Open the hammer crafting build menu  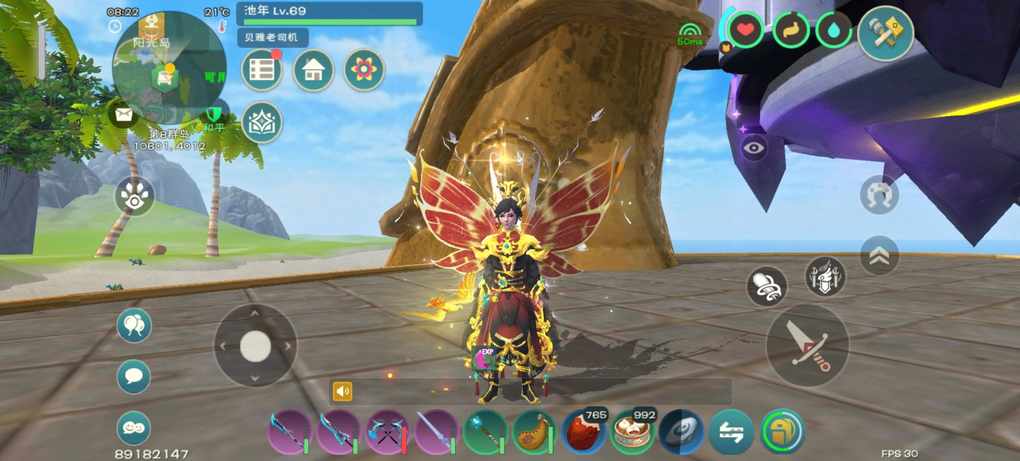[x=885, y=33]
